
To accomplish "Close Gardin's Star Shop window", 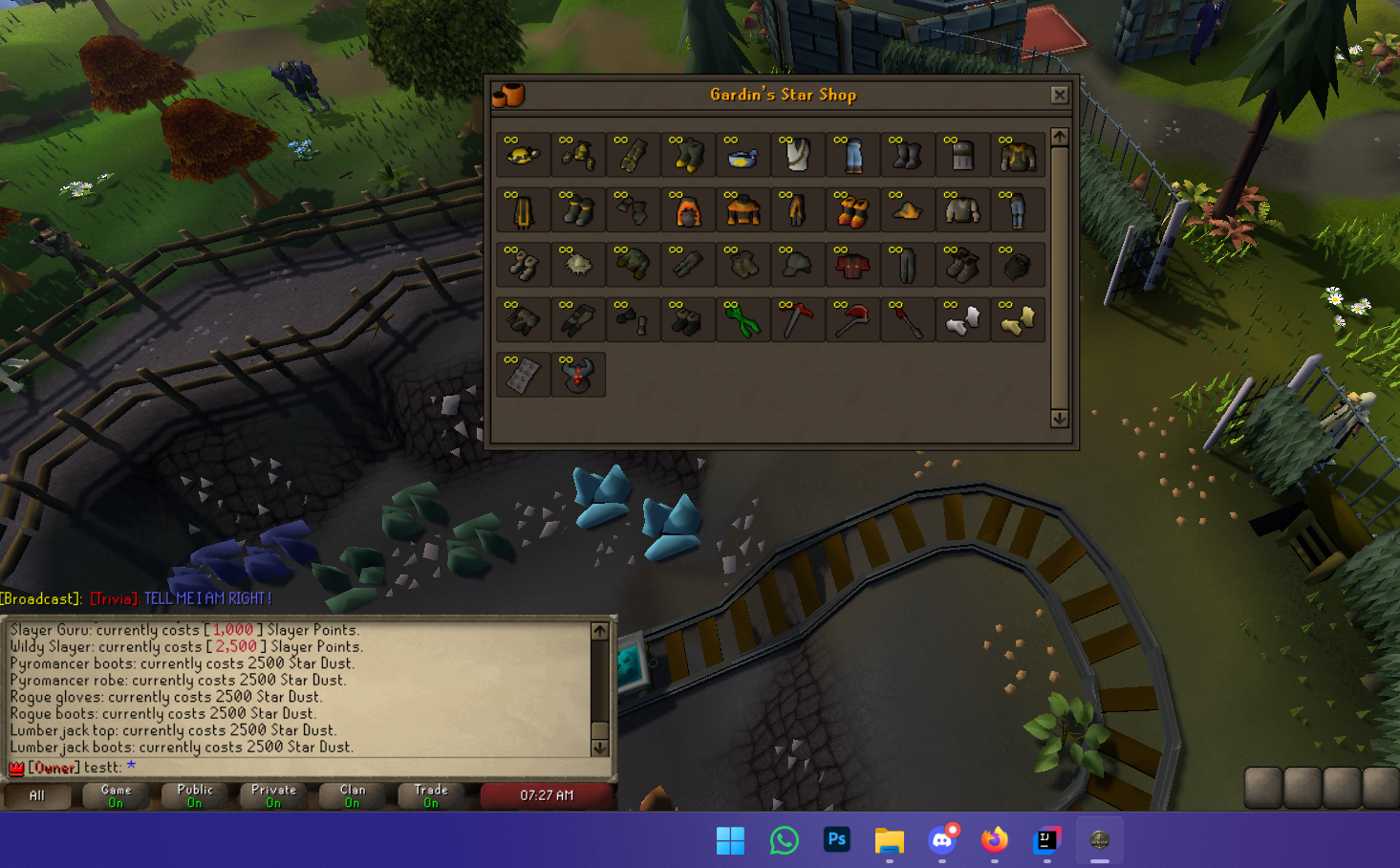I will coord(1059,95).
